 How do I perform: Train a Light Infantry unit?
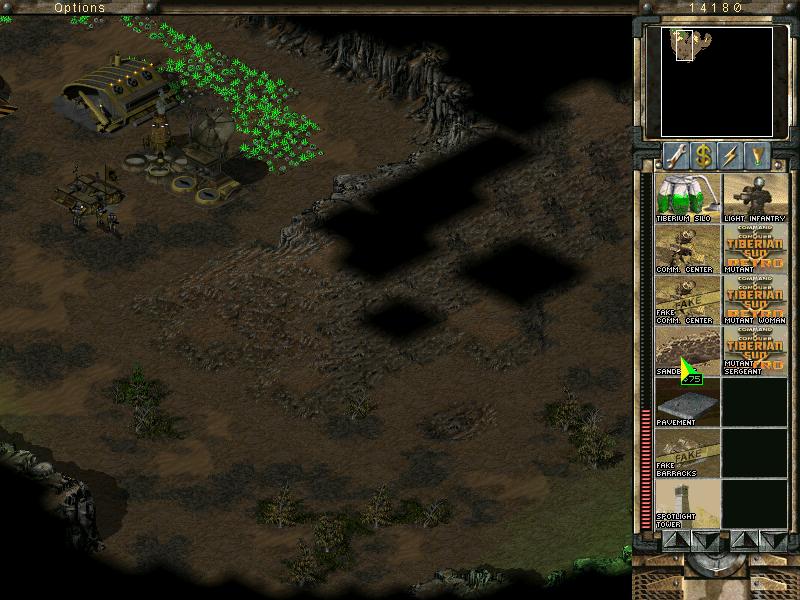coord(754,197)
